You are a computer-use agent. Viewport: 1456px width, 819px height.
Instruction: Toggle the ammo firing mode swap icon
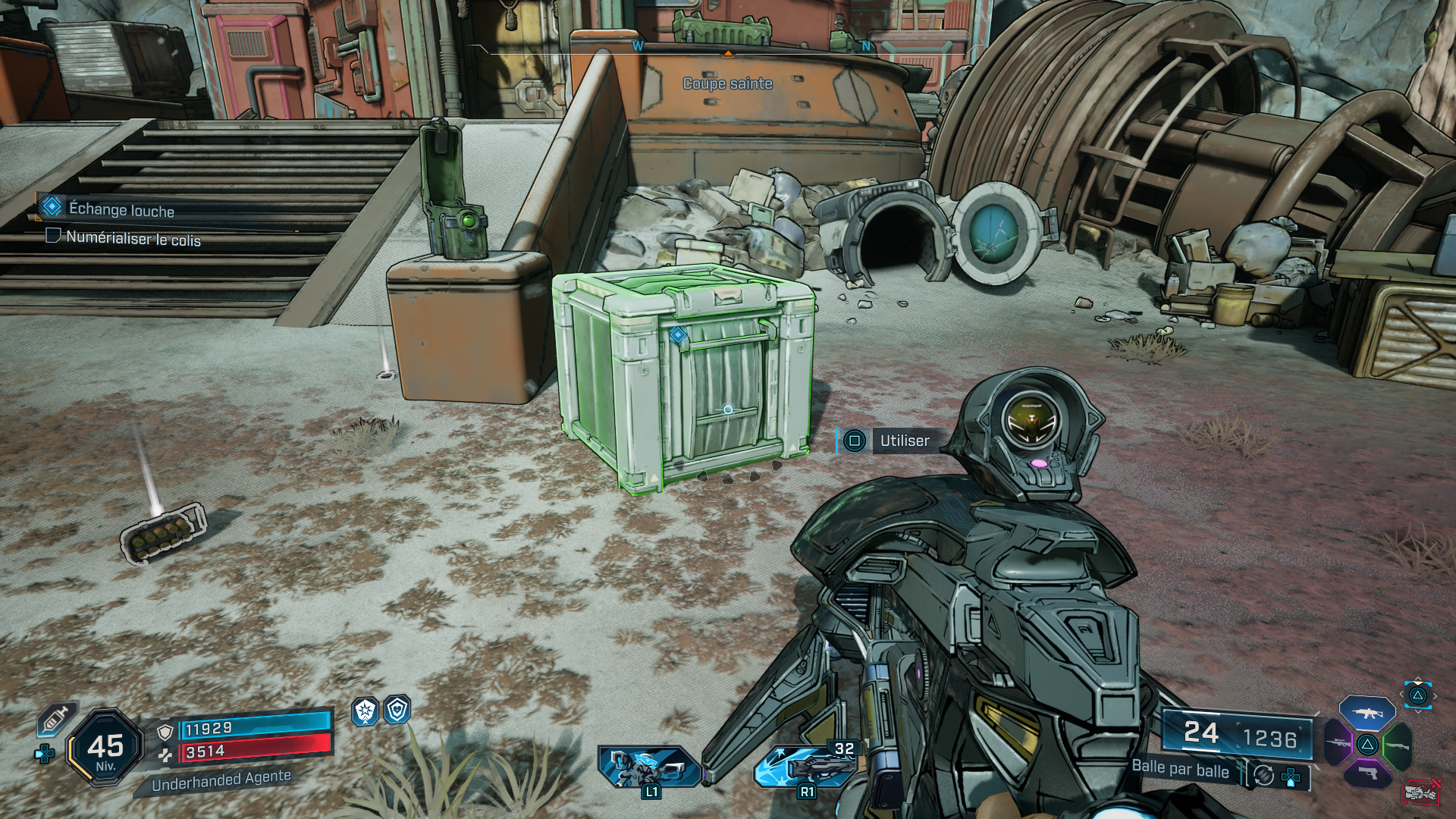pyautogui.click(x=1263, y=775)
